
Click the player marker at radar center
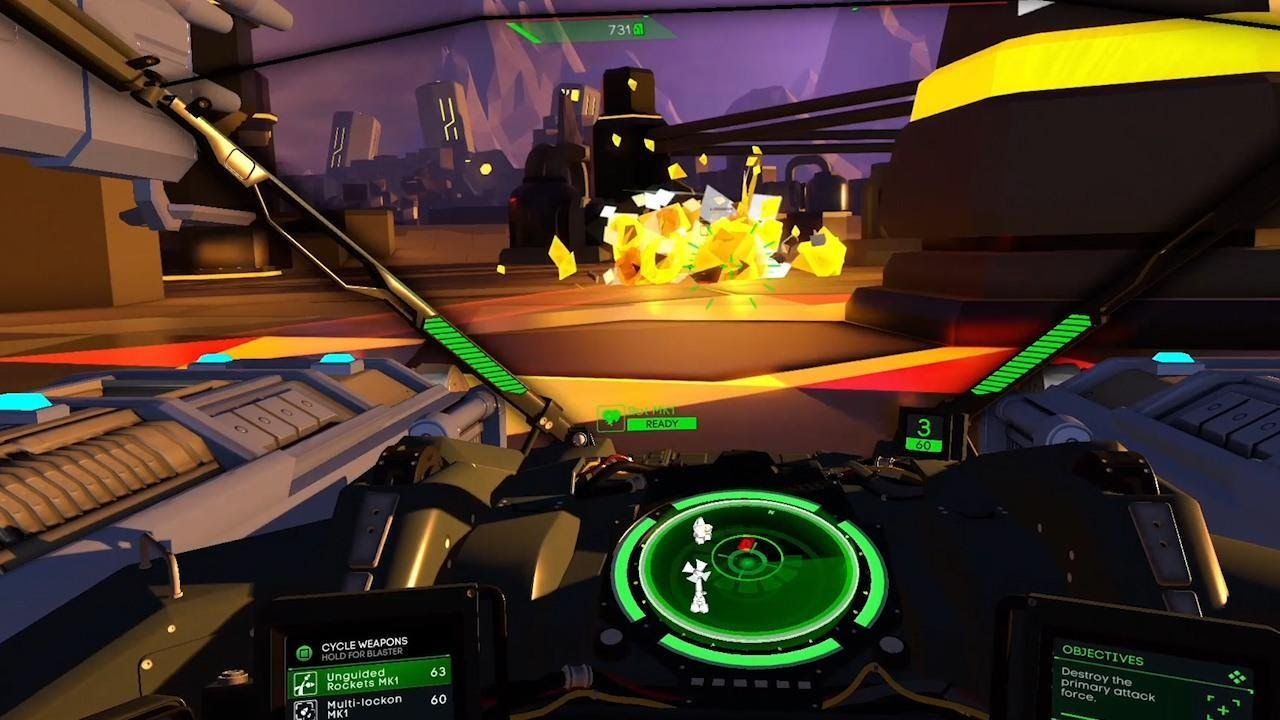pyautogui.click(x=748, y=563)
